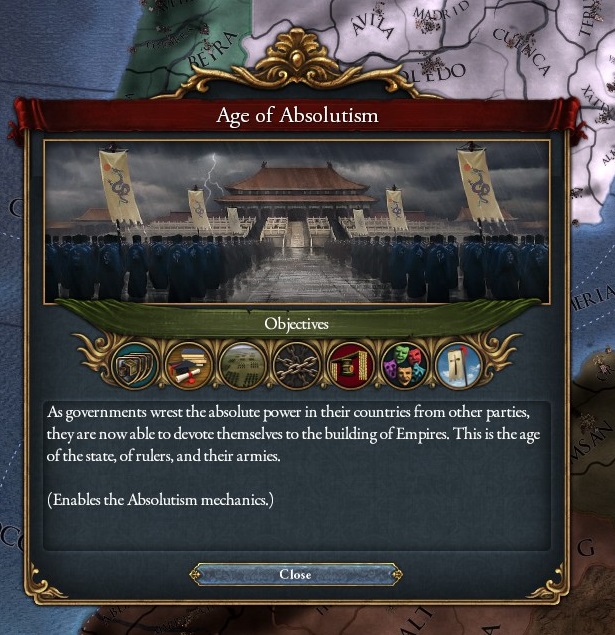Close the Age of Absolutism popup
Image resolution: width=615 pixels, height=635 pixels.
pos(295,574)
